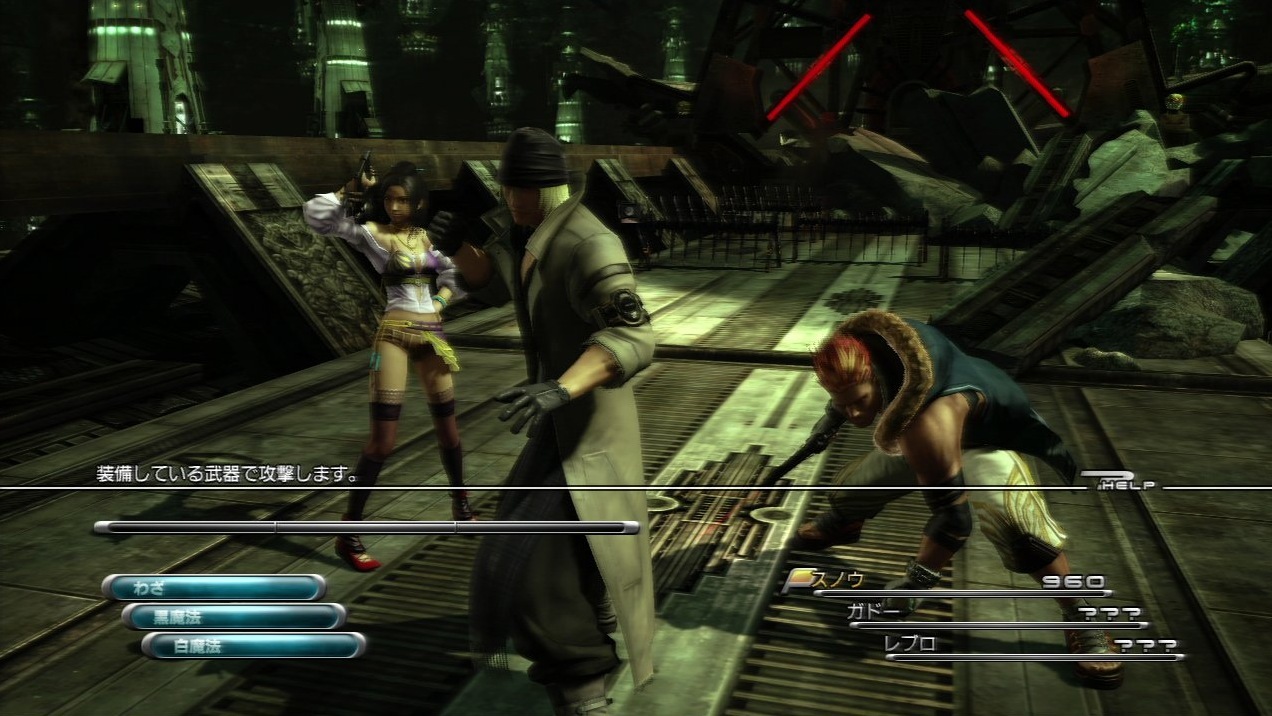This screenshot has height=716, width=1272.
Task: Select the わざ command
Action: 214,587
